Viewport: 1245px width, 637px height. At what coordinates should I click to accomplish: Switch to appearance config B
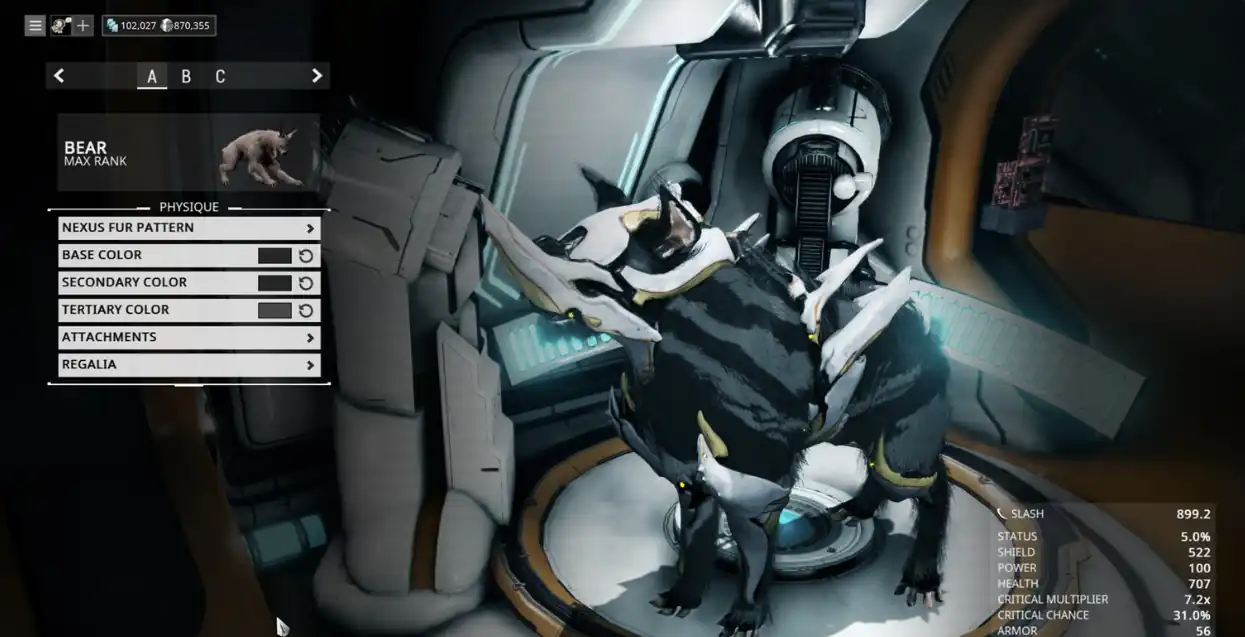(x=186, y=77)
